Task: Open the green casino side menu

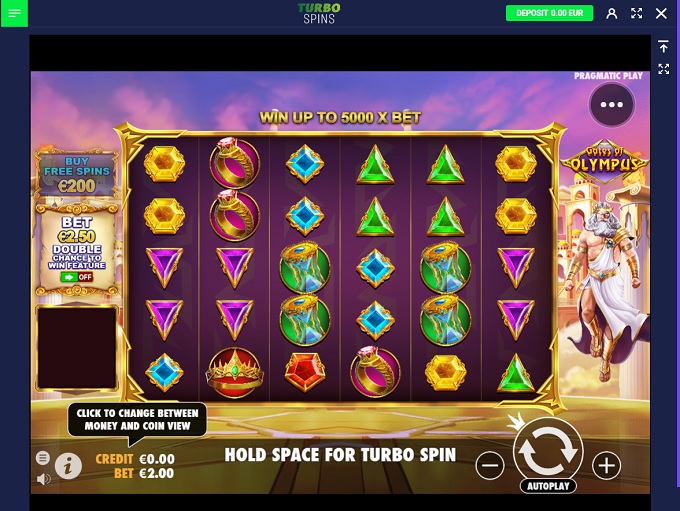Action: (x=14, y=13)
